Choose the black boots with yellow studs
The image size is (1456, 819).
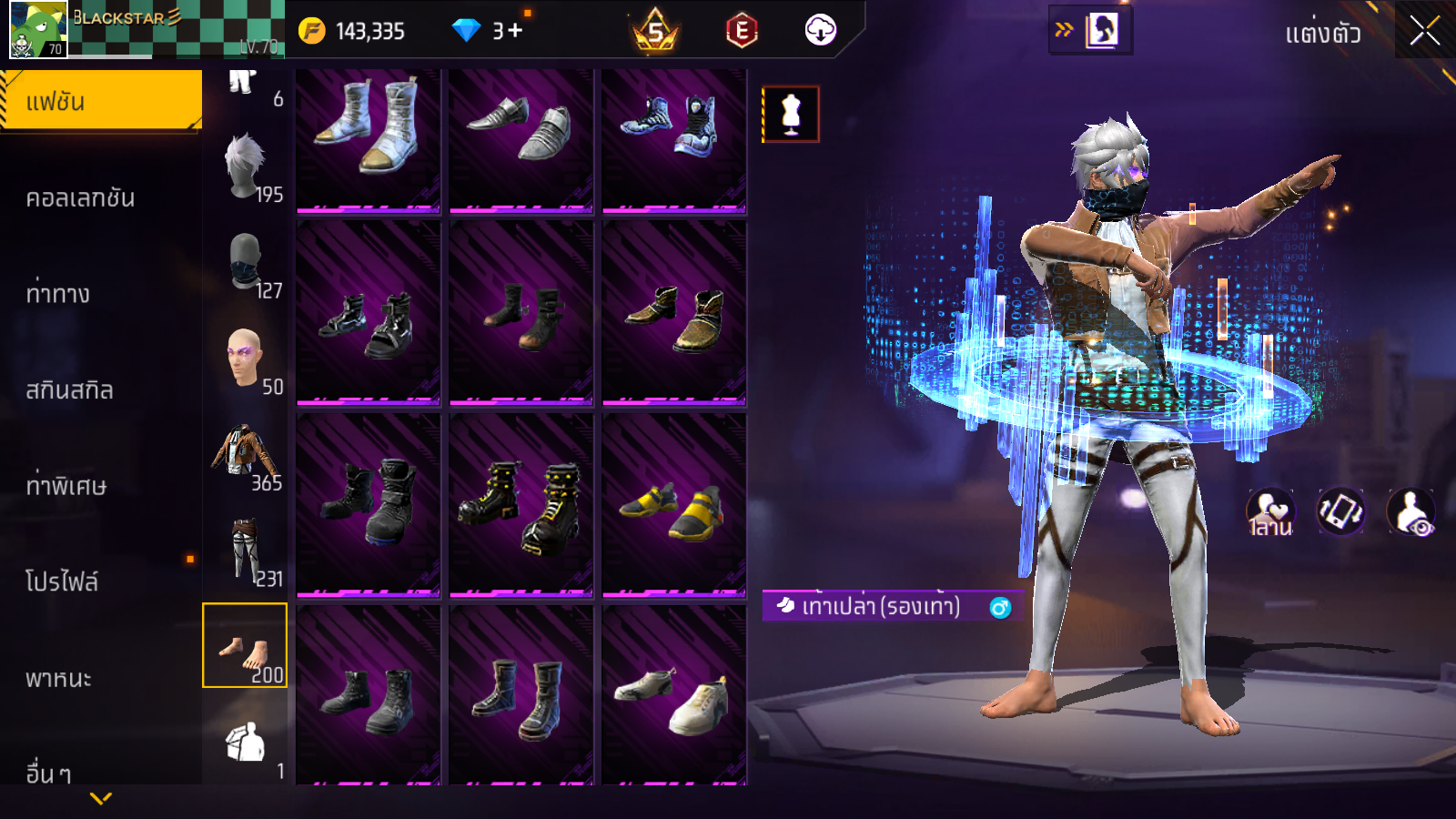point(521,506)
